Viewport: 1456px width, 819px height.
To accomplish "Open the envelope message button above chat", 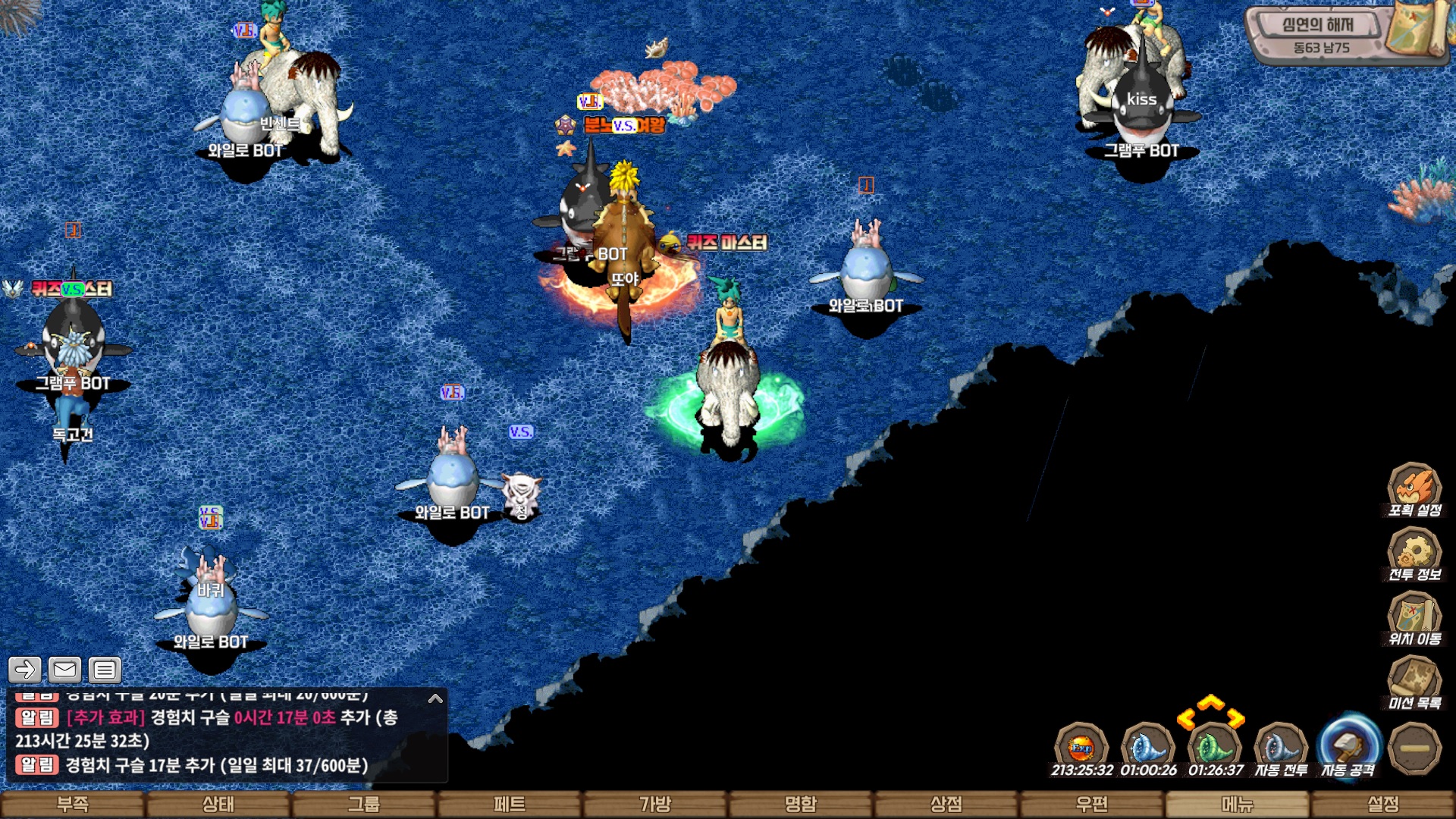I will pos(64,670).
